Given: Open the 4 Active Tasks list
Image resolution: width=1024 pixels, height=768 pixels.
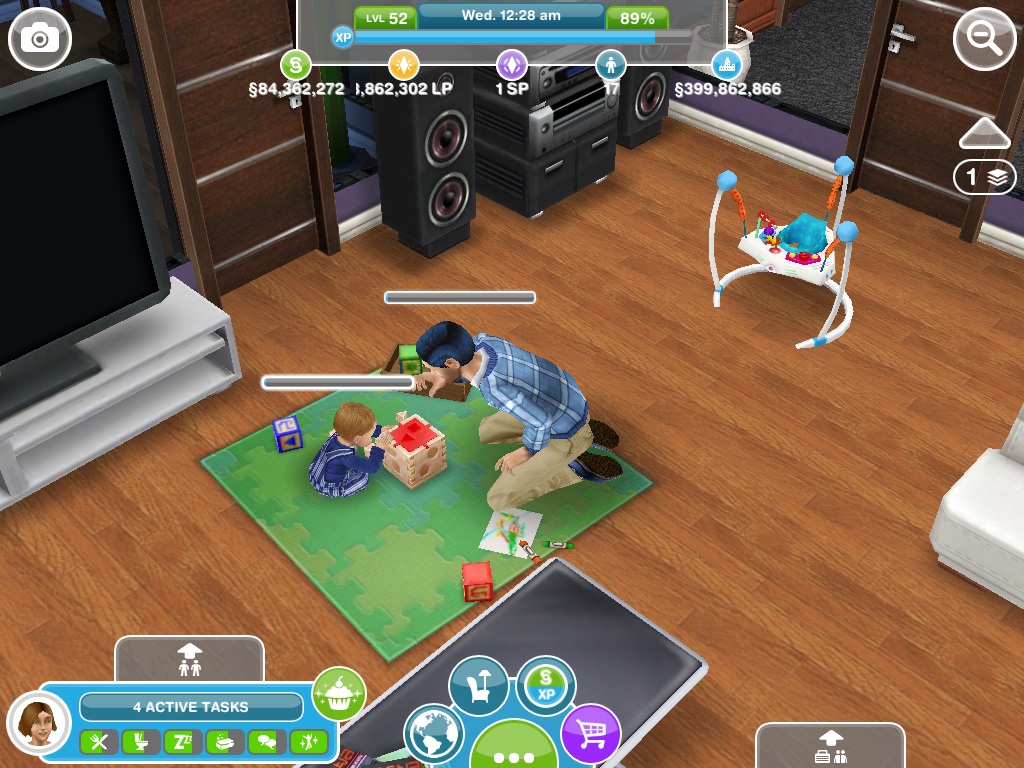Looking at the screenshot, I should [x=191, y=707].
